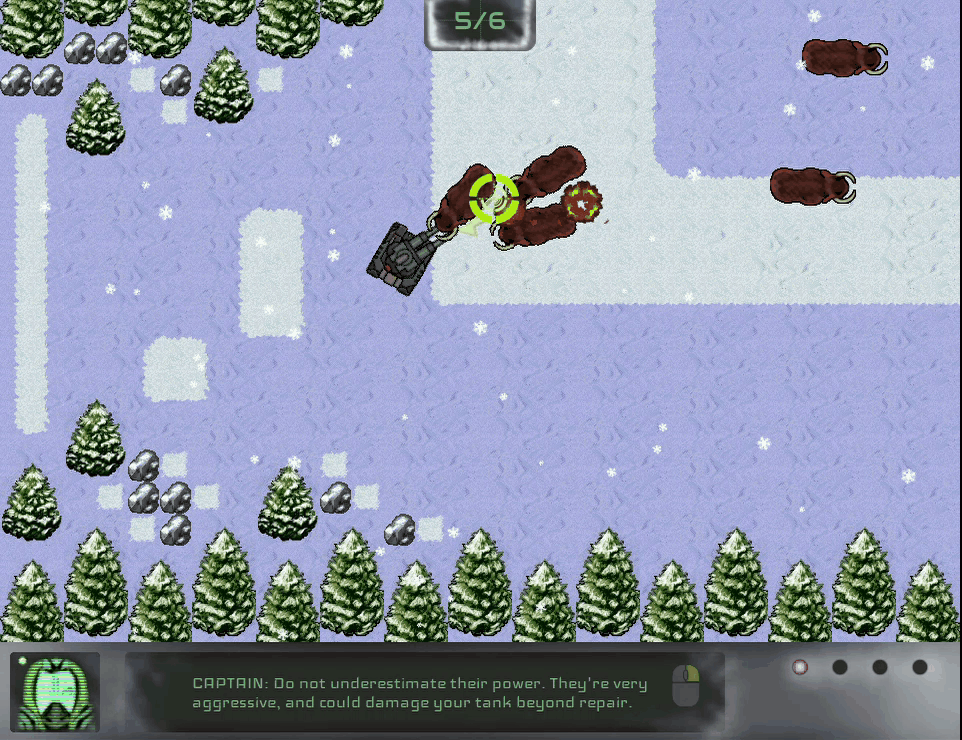Click the Captain's dialogue message to continue

pos(420,693)
